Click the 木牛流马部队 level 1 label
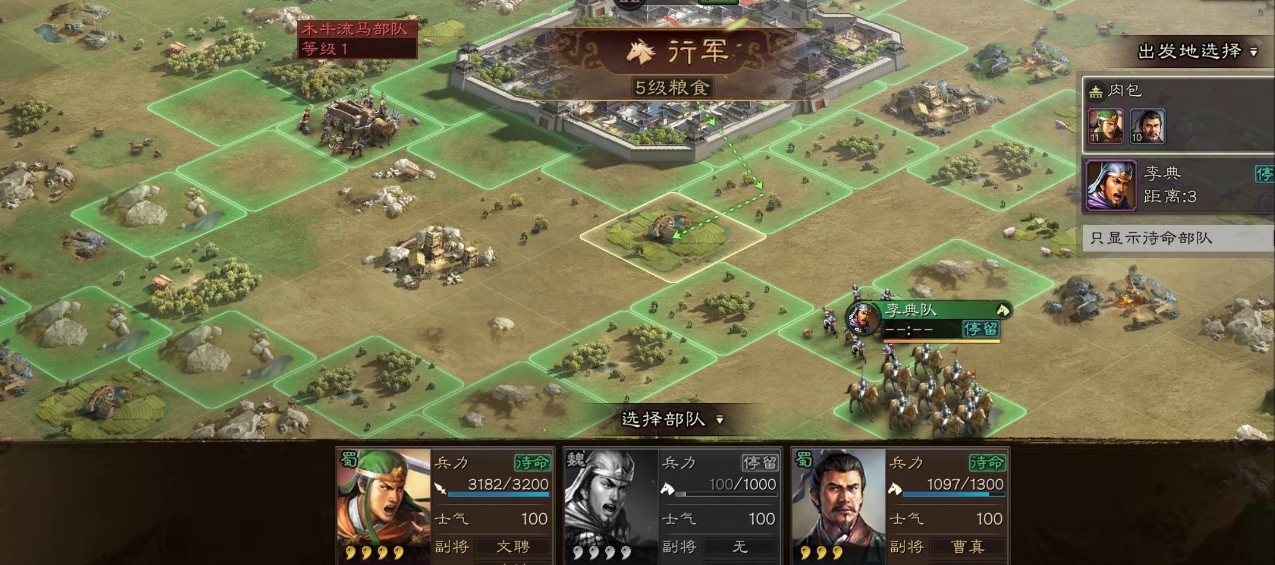This screenshot has height=565, width=1275. pos(355,39)
